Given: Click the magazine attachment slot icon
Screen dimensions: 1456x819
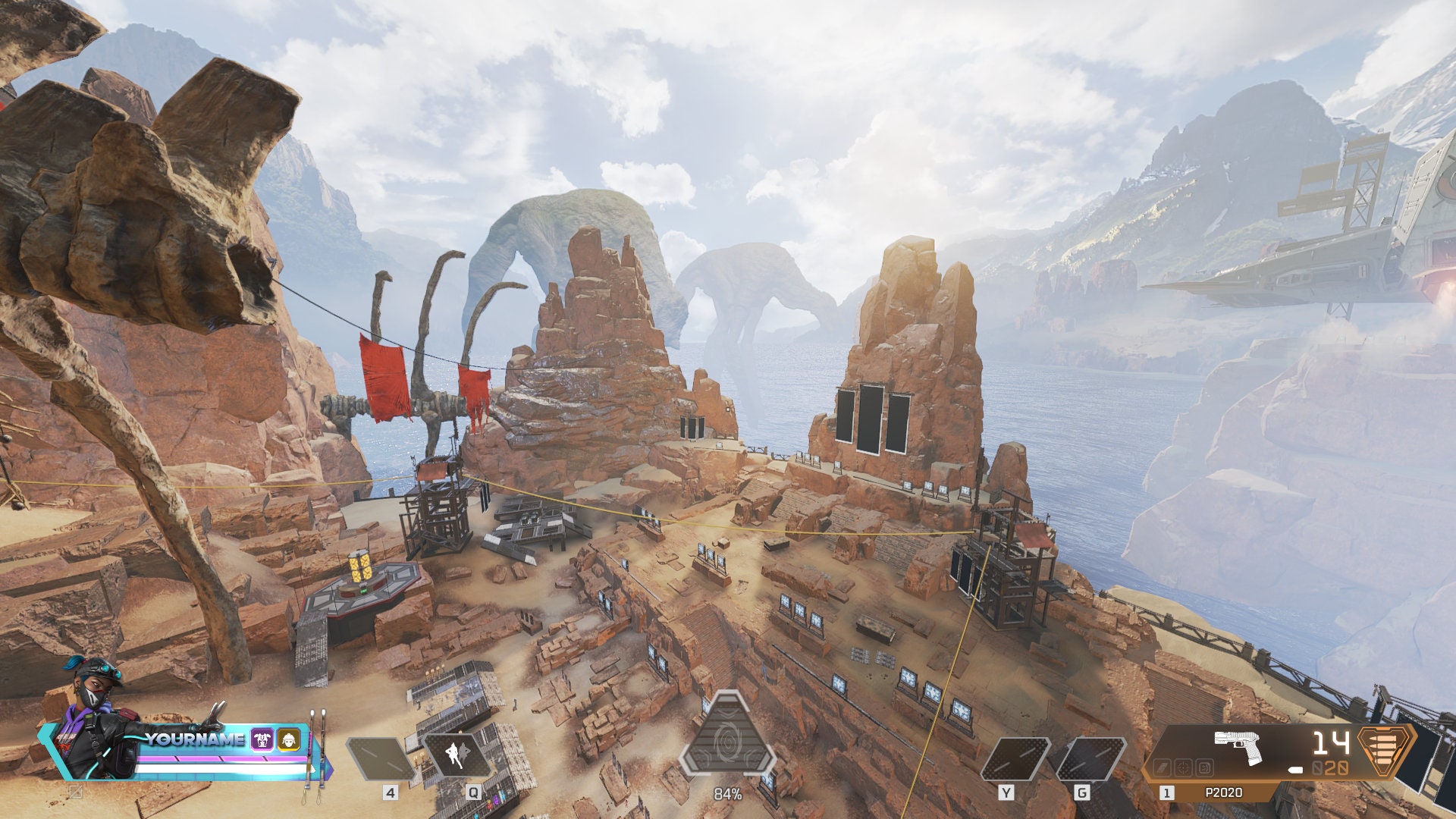Looking at the screenshot, I should click(1203, 767).
